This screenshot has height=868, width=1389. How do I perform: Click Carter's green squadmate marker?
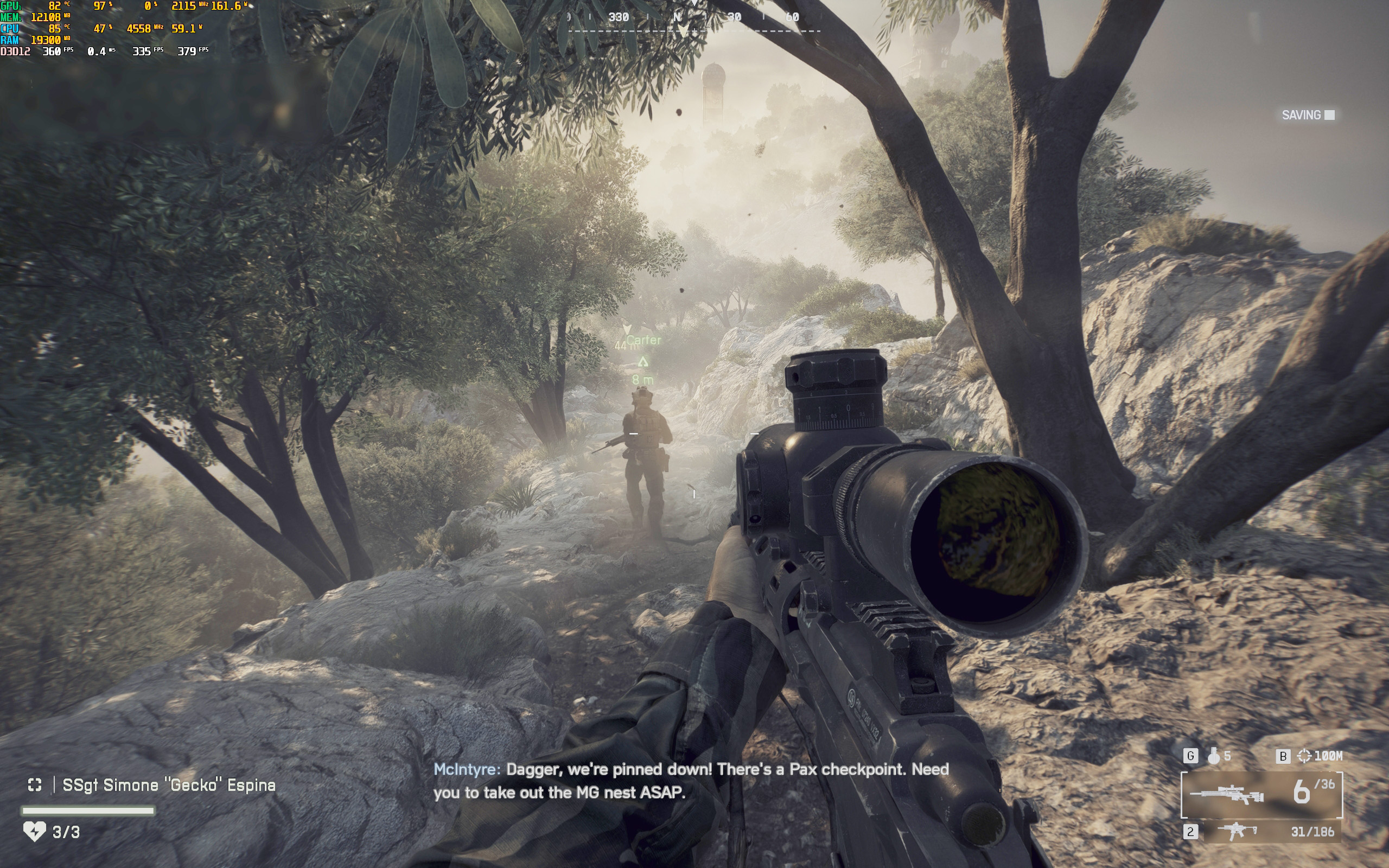pyautogui.click(x=643, y=362)
